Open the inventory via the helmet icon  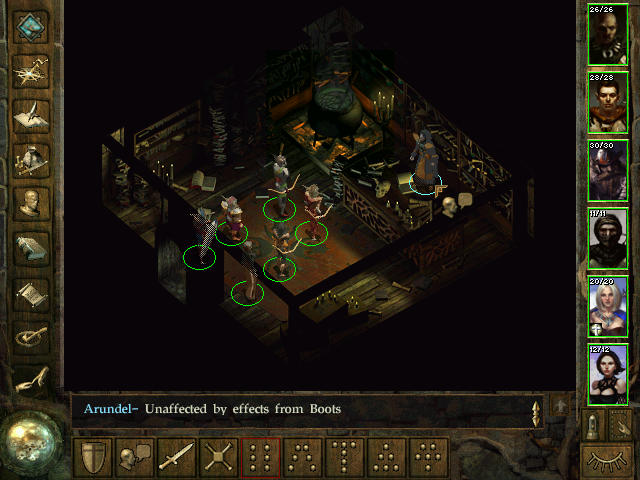click(x=32, y=159)
